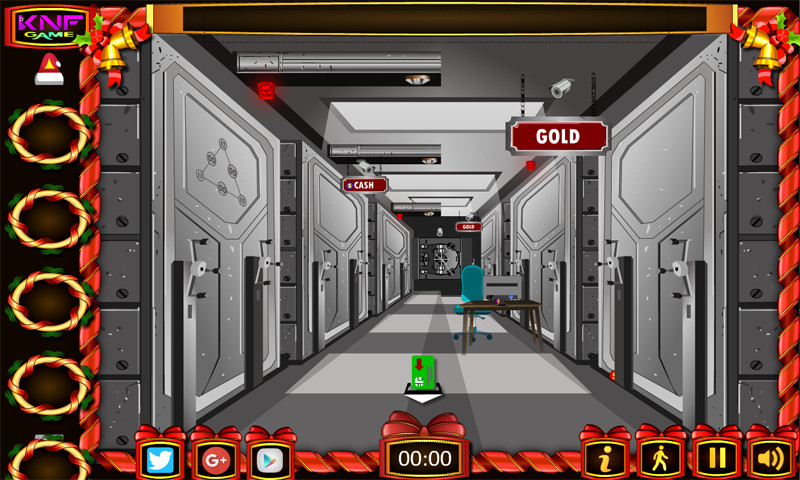
Task: Open the Twitter share button
Action: click(x=161, y=459)
